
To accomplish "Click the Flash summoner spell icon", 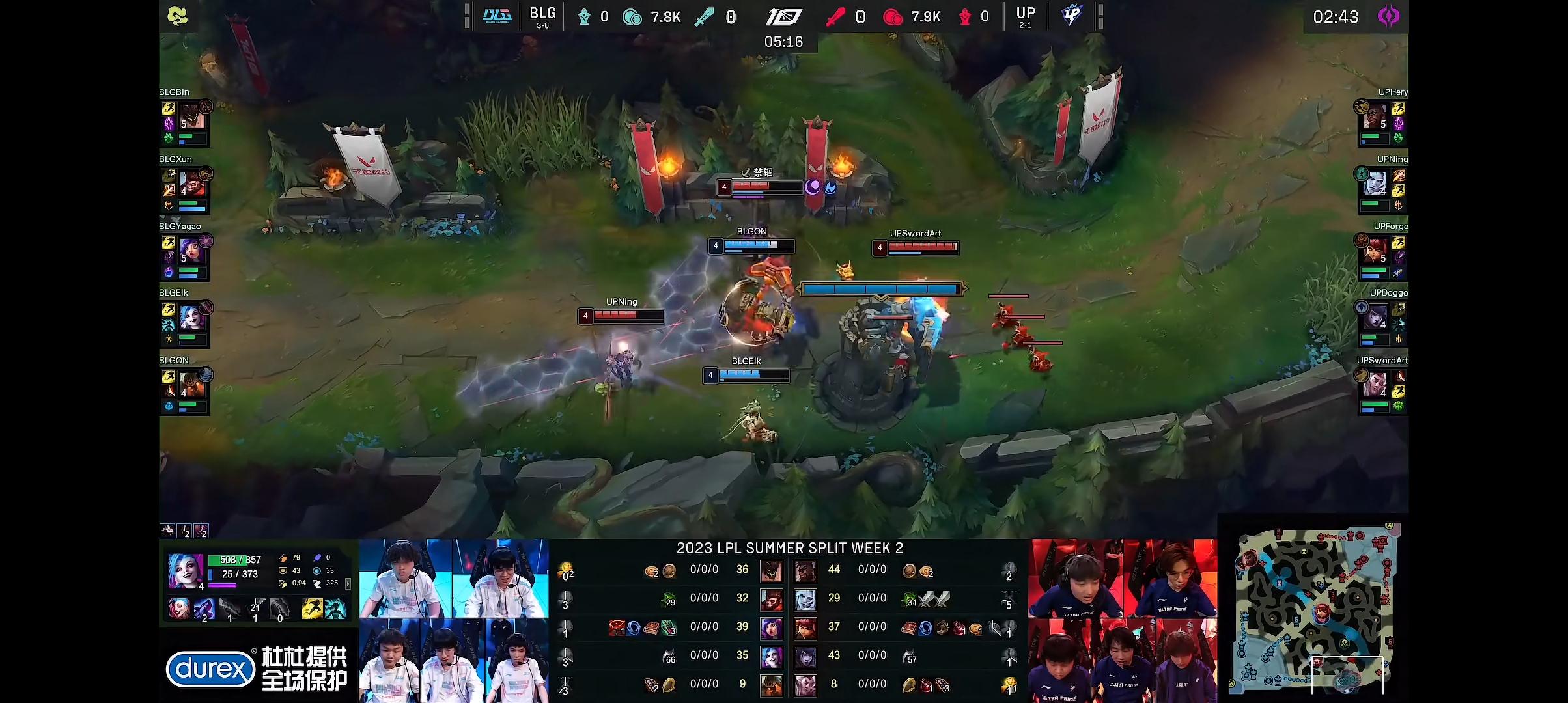I will coord(313,610).
